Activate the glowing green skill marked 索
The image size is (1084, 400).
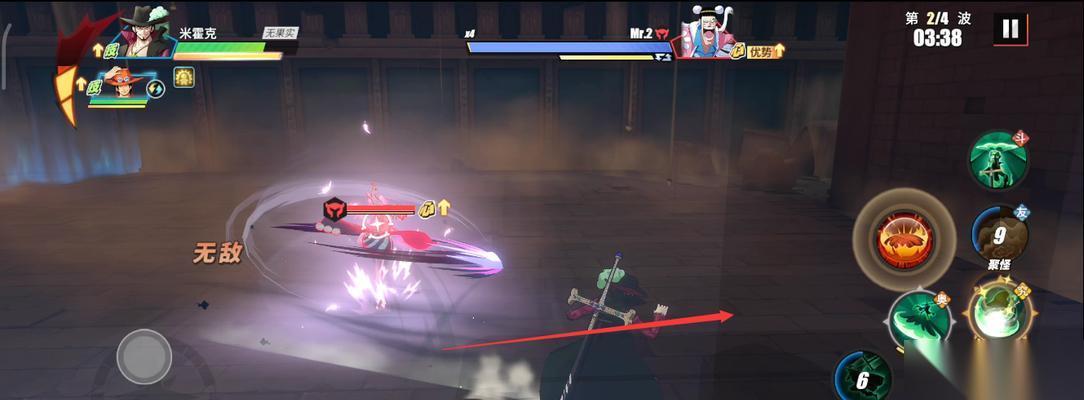tap(998, 313)
